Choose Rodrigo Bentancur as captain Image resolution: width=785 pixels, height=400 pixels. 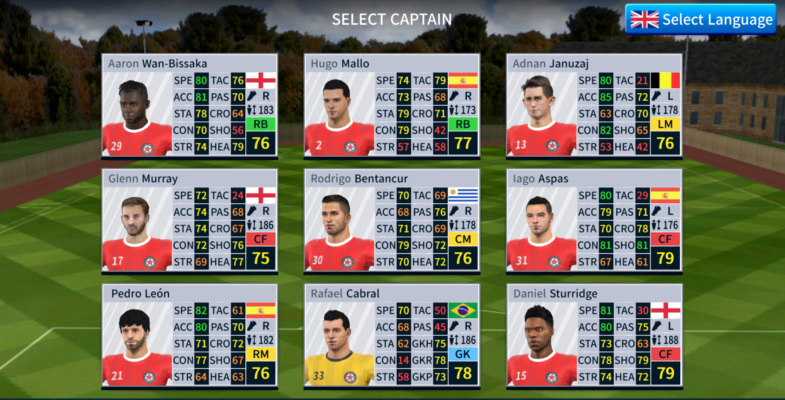point(391,221)
